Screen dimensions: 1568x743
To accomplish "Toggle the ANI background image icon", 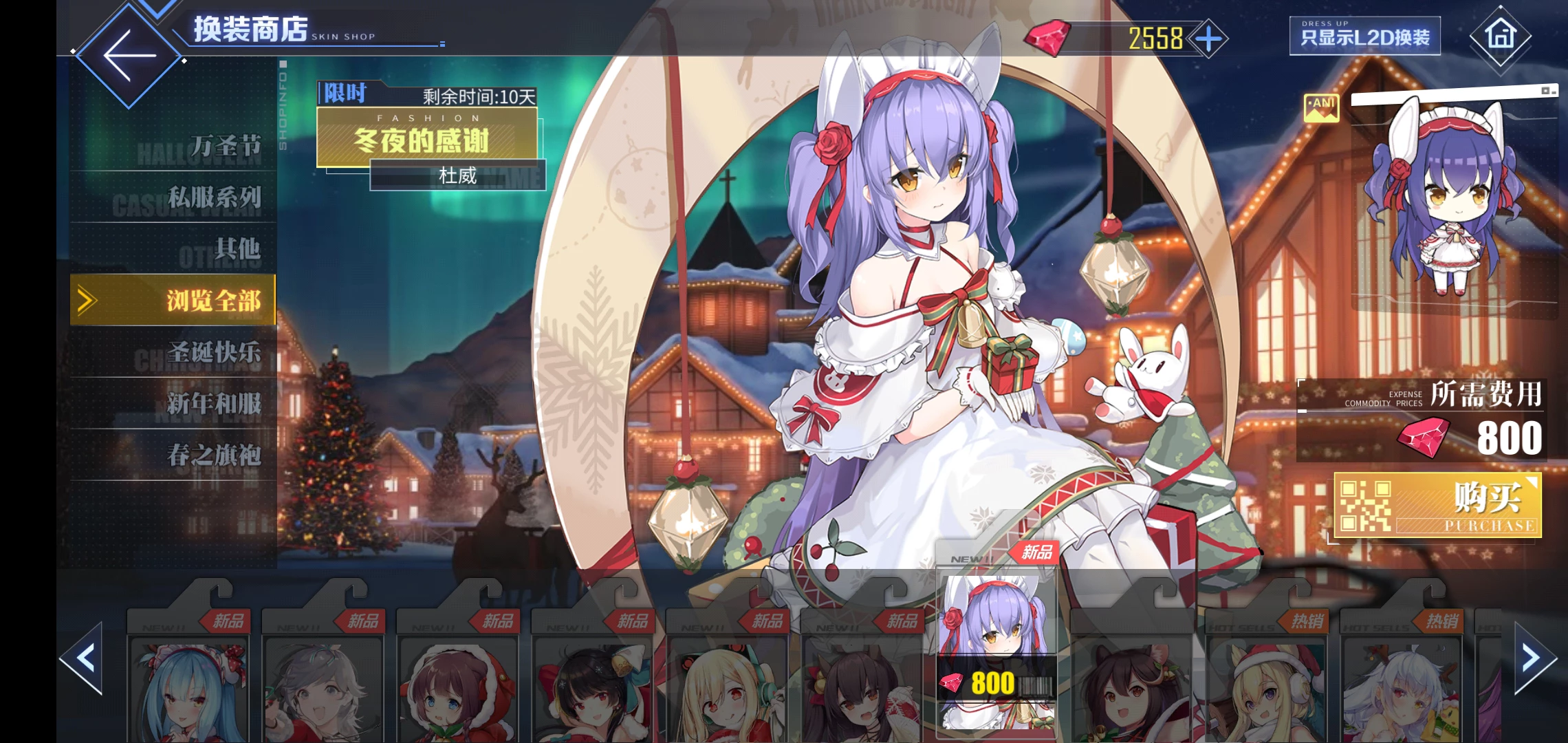I will click(1321, 108).
